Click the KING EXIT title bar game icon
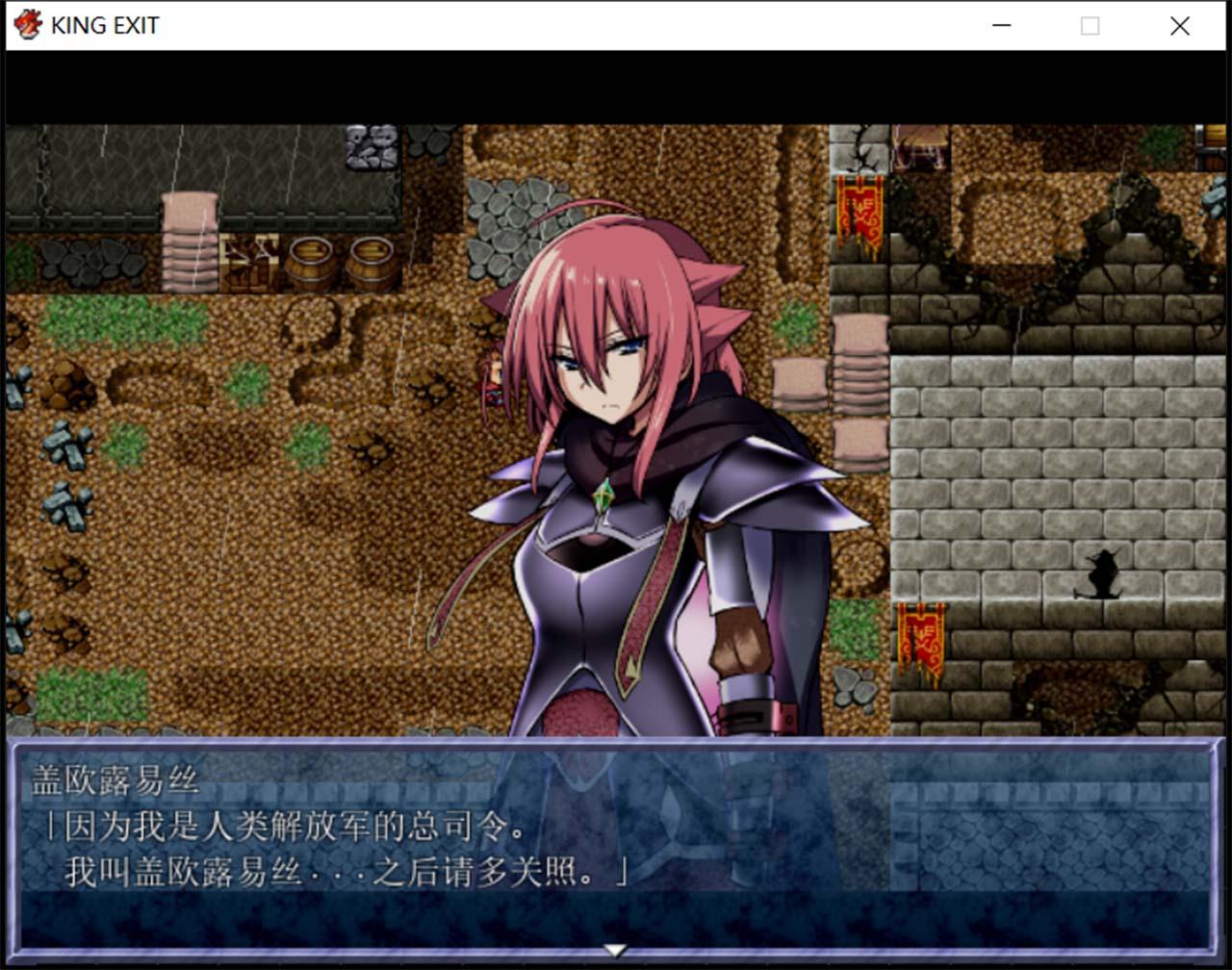 (28, 25)
